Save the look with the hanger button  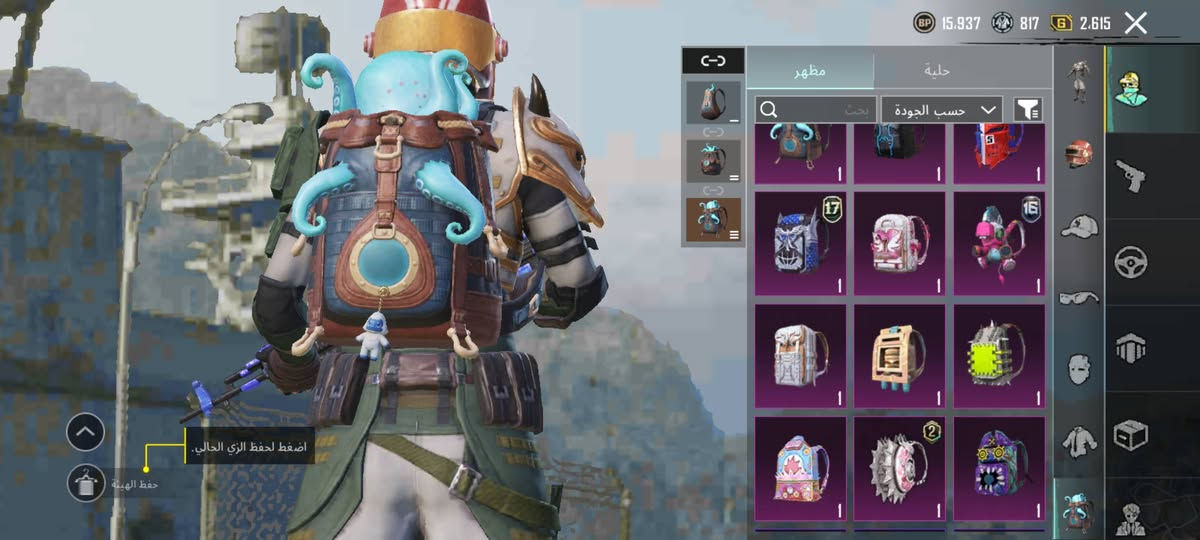click(x=86, y=483)
